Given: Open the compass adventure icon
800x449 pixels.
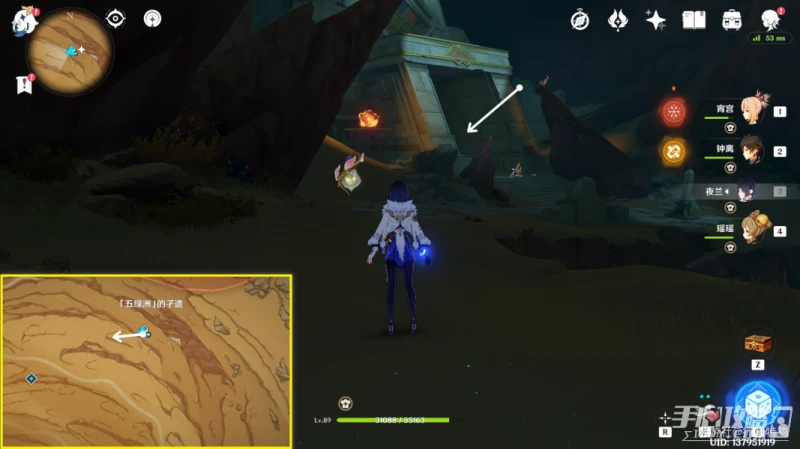Looking at the screenshot, I should [580, 20].
